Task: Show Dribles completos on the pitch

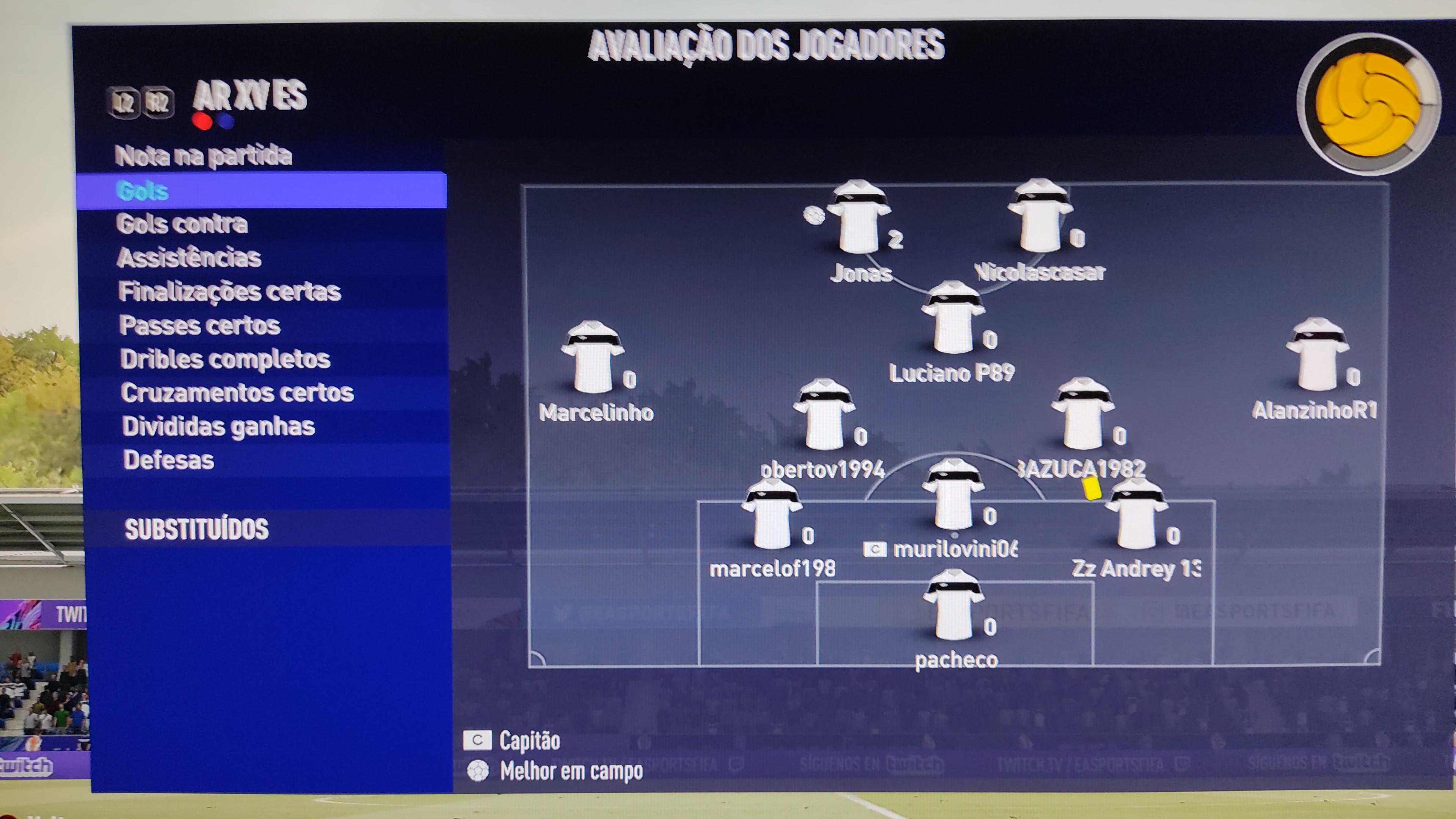Action: [225, 359]
